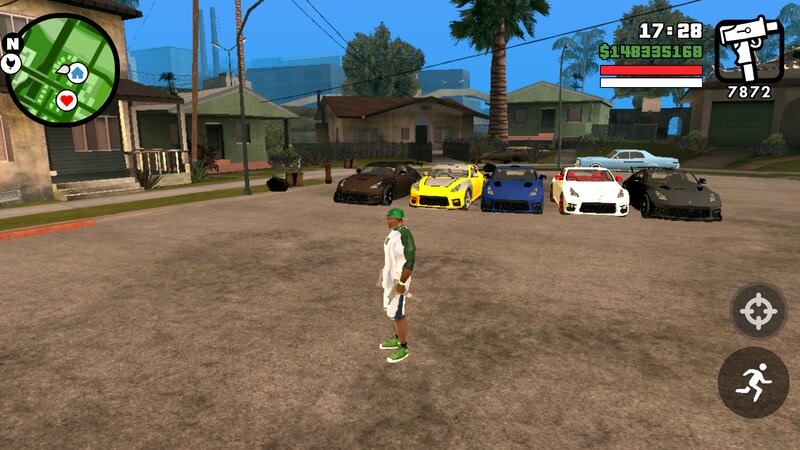
Task: Activate the crosshair target button
Action: (758, 311)
